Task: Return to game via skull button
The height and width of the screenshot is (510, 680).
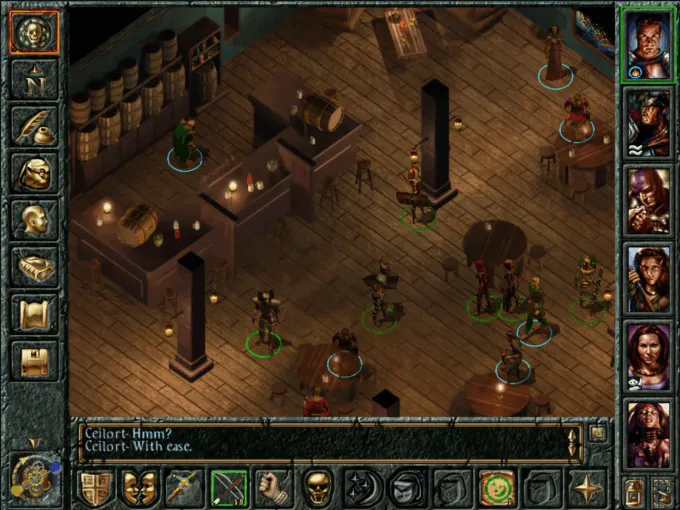Action: (x=34, y=33)
